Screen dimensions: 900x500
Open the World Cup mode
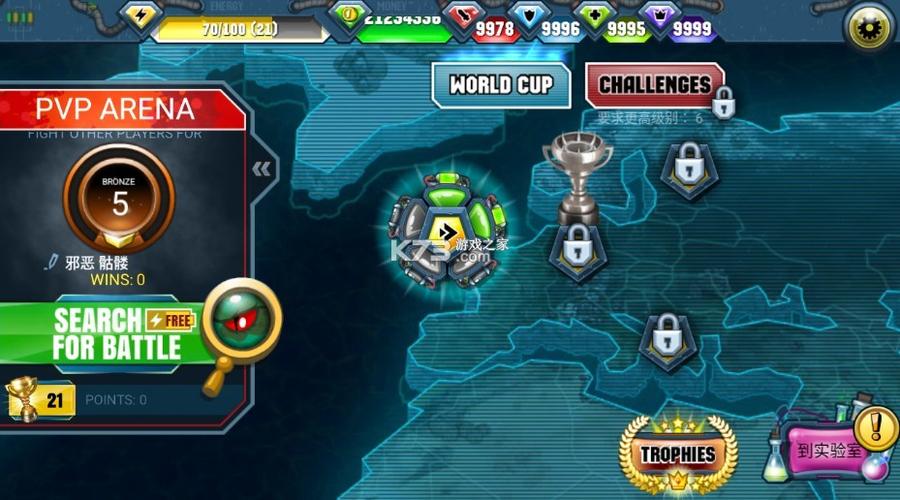(x=501, y=85)
